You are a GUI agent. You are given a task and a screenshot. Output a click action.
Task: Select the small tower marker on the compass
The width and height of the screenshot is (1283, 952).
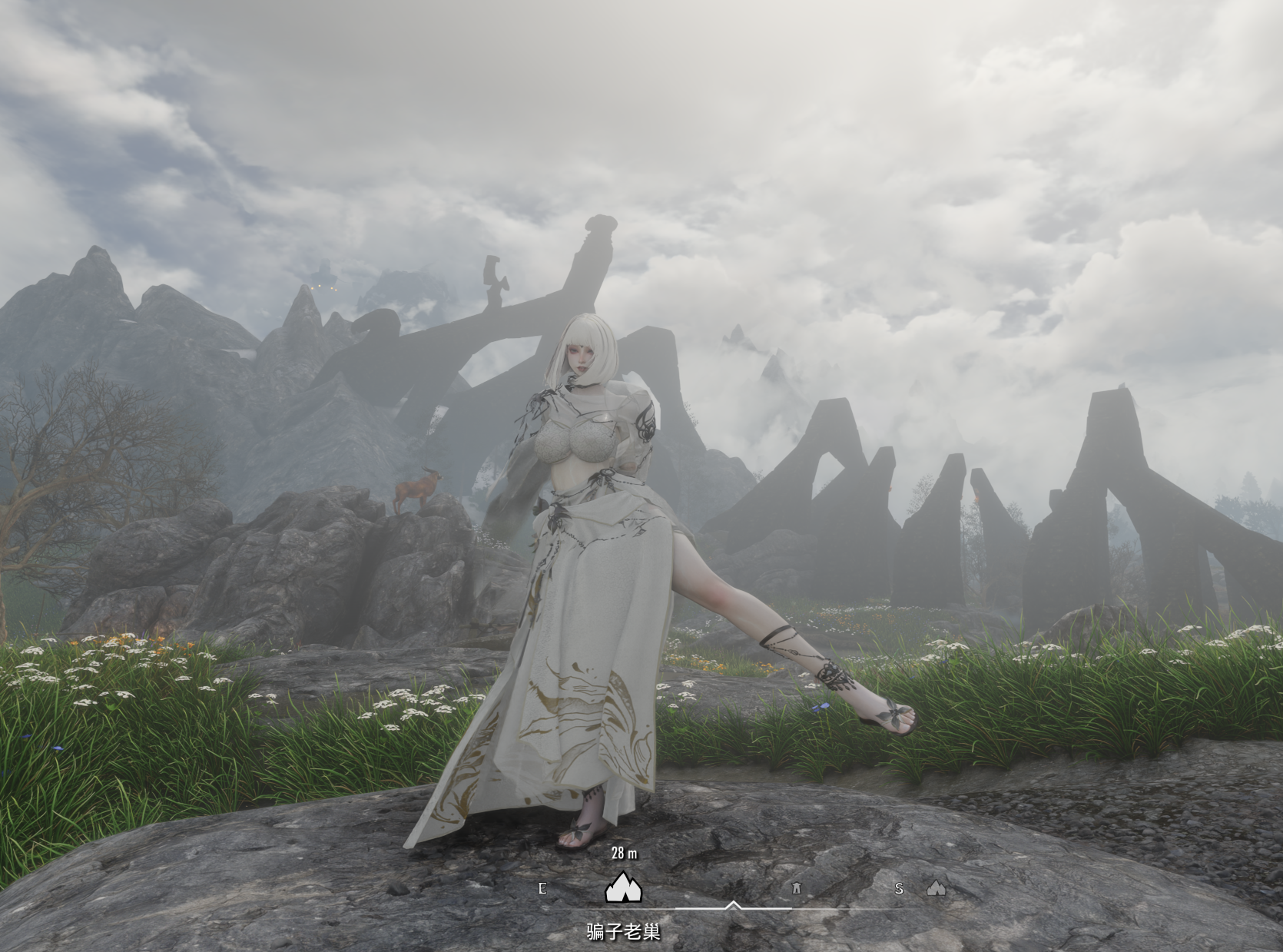797,888
